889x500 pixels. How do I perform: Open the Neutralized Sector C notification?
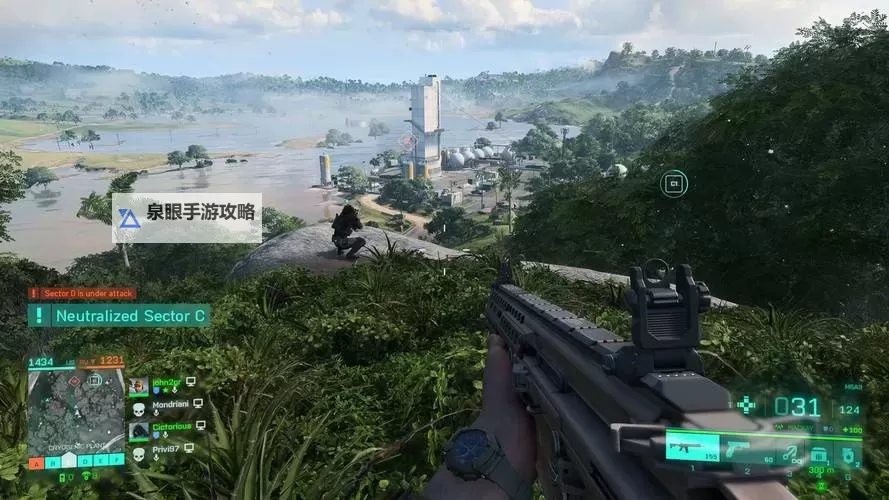[x=119, y=316]
